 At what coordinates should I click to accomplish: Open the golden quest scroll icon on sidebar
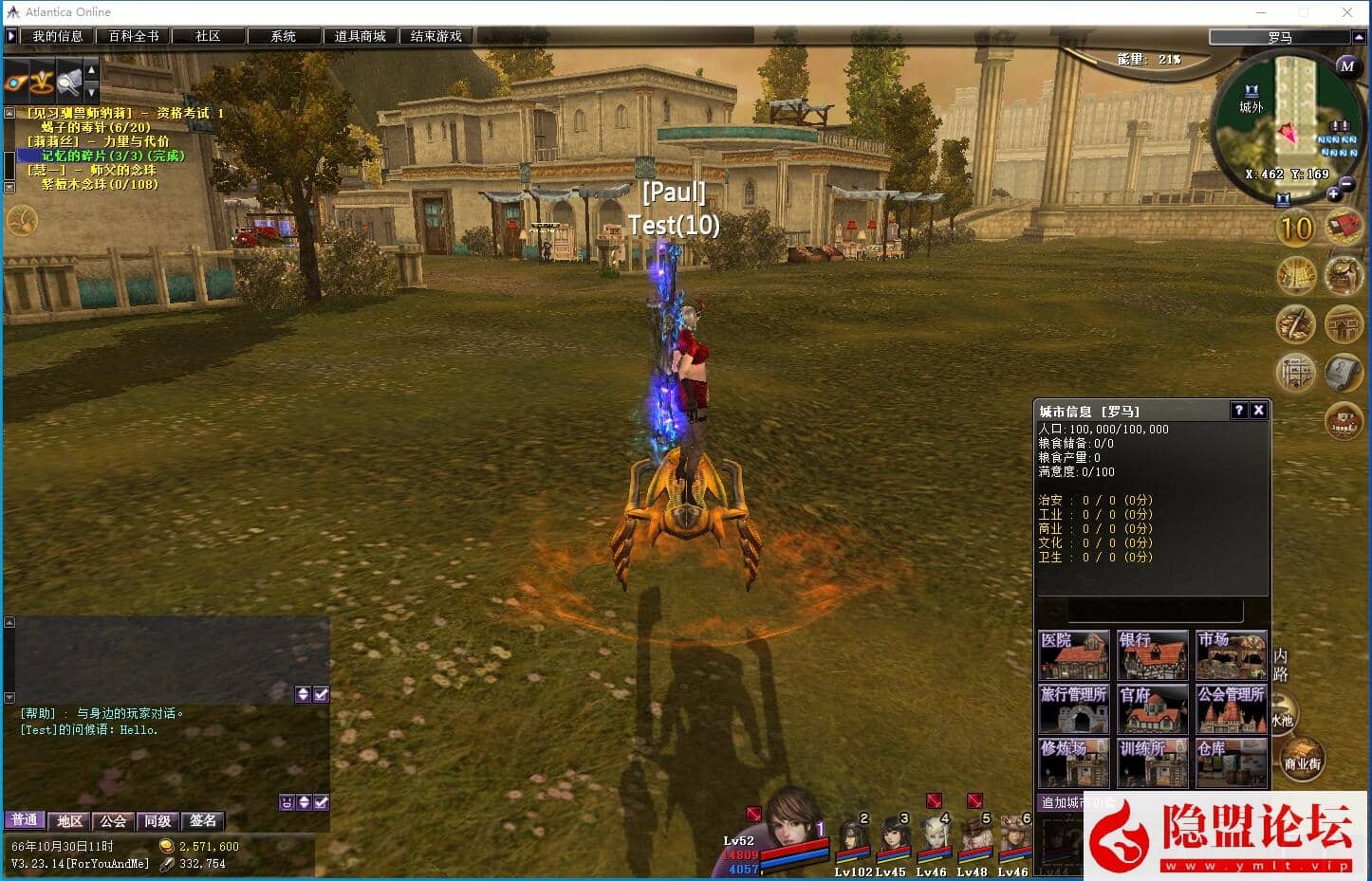click(1296, 276)
